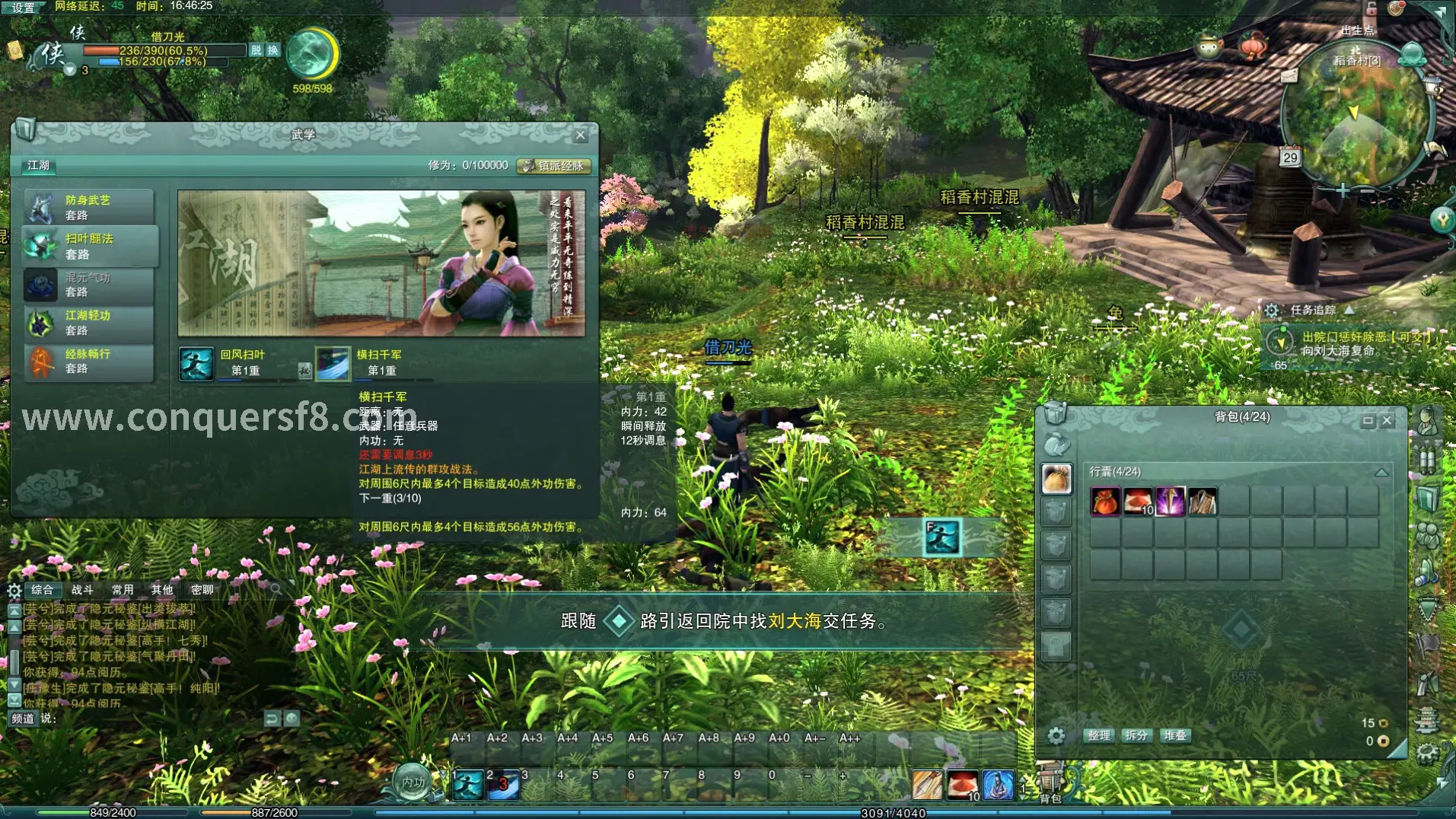This screenshot has width=1456, height=819.
Task: Click the 横扫千军 skill icon
Action: [x=333, y=363]
